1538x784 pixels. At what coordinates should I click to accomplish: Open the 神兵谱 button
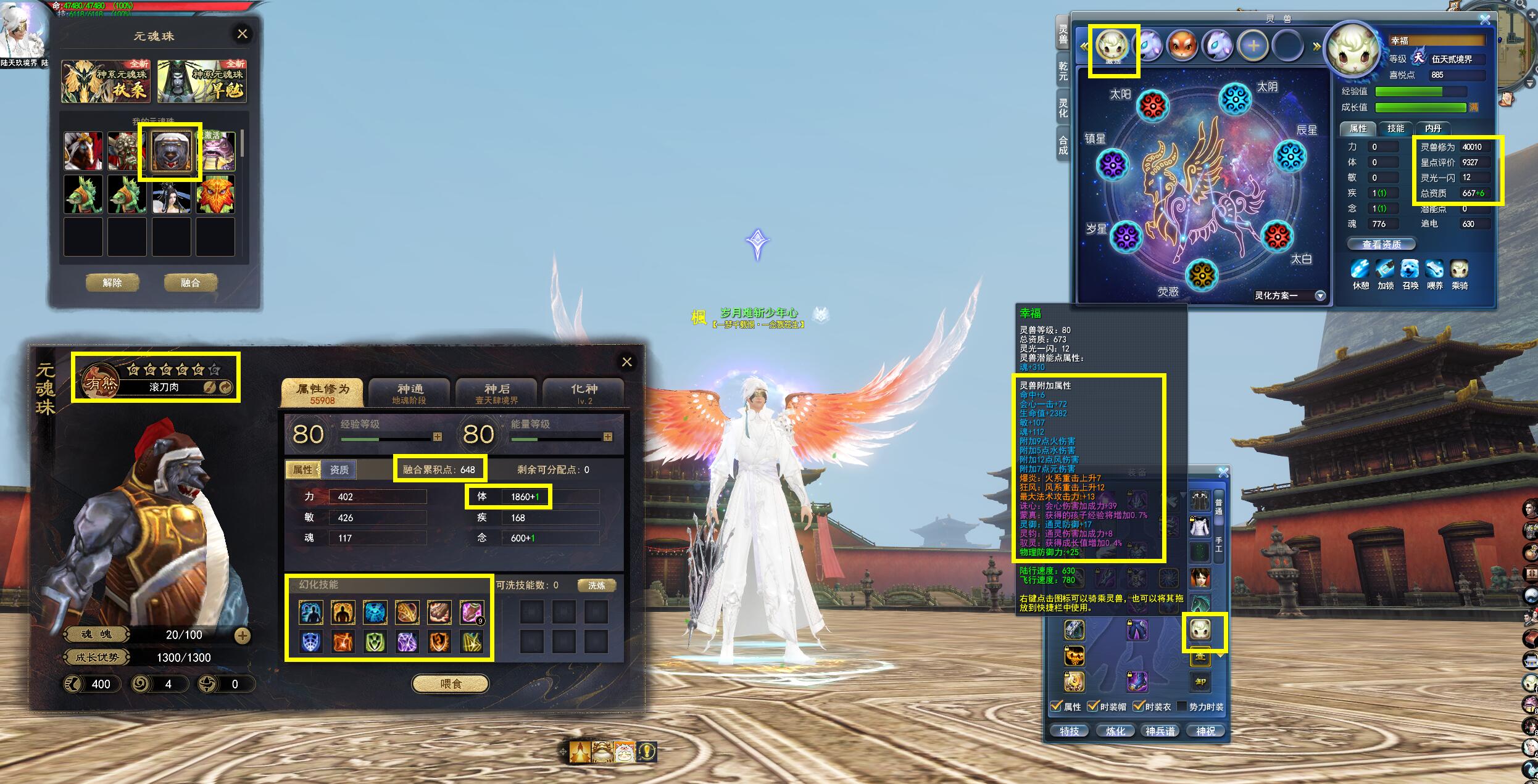click(x=1160, y=731)
